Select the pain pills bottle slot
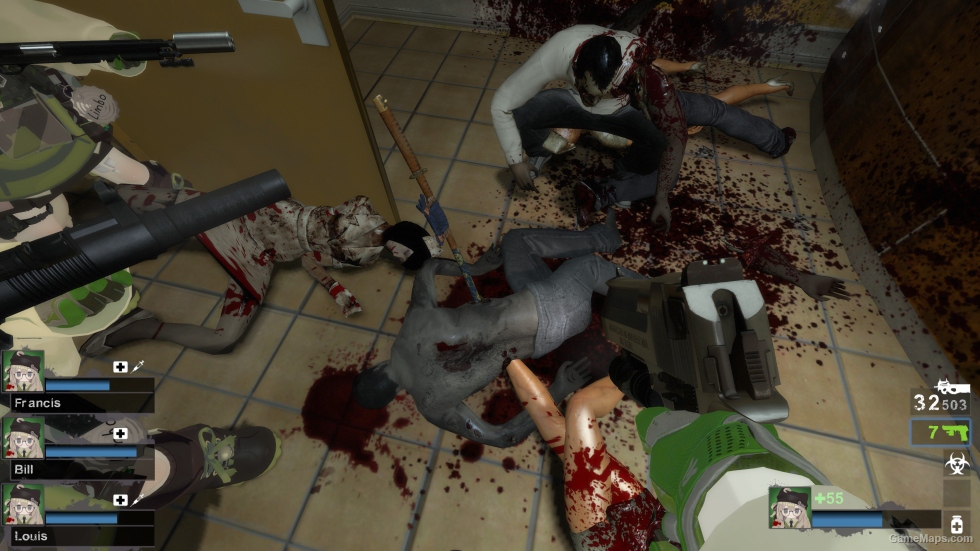Screen dimensions: 980x551 pos(956,525)
